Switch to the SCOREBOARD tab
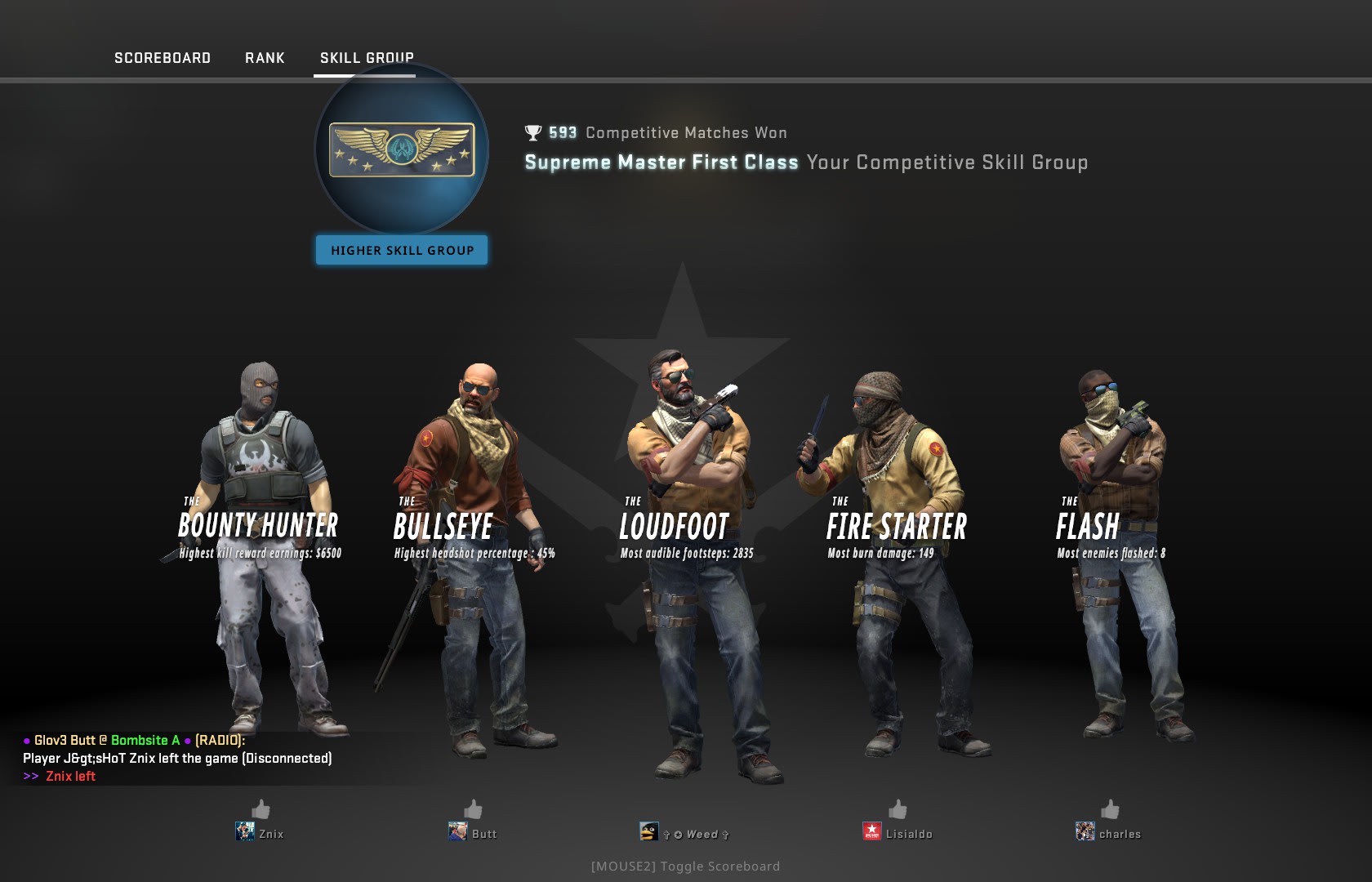 click(x=163, y=58)
